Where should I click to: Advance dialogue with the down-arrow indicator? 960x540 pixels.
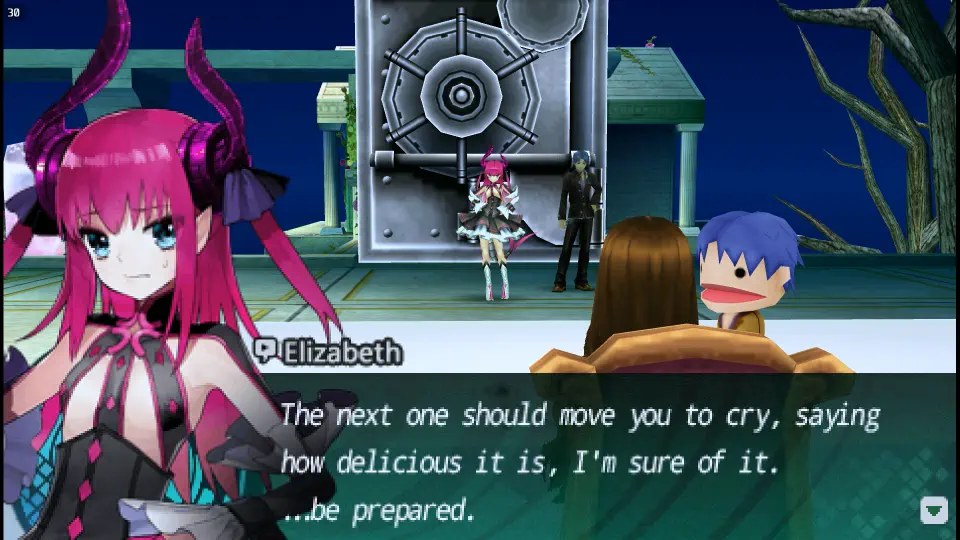[933, 510]
